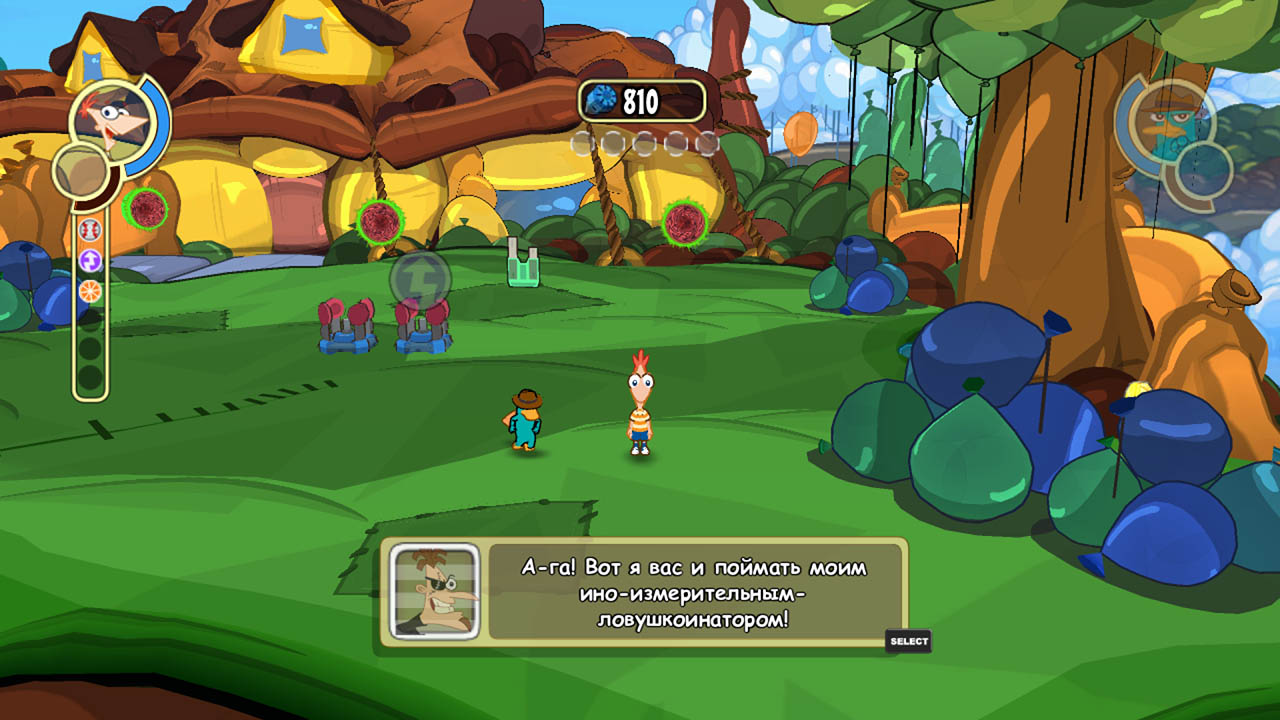Choose the baseball gadget icon
Viewport: 1280px width, 720px height.
(x=90, y=230)
